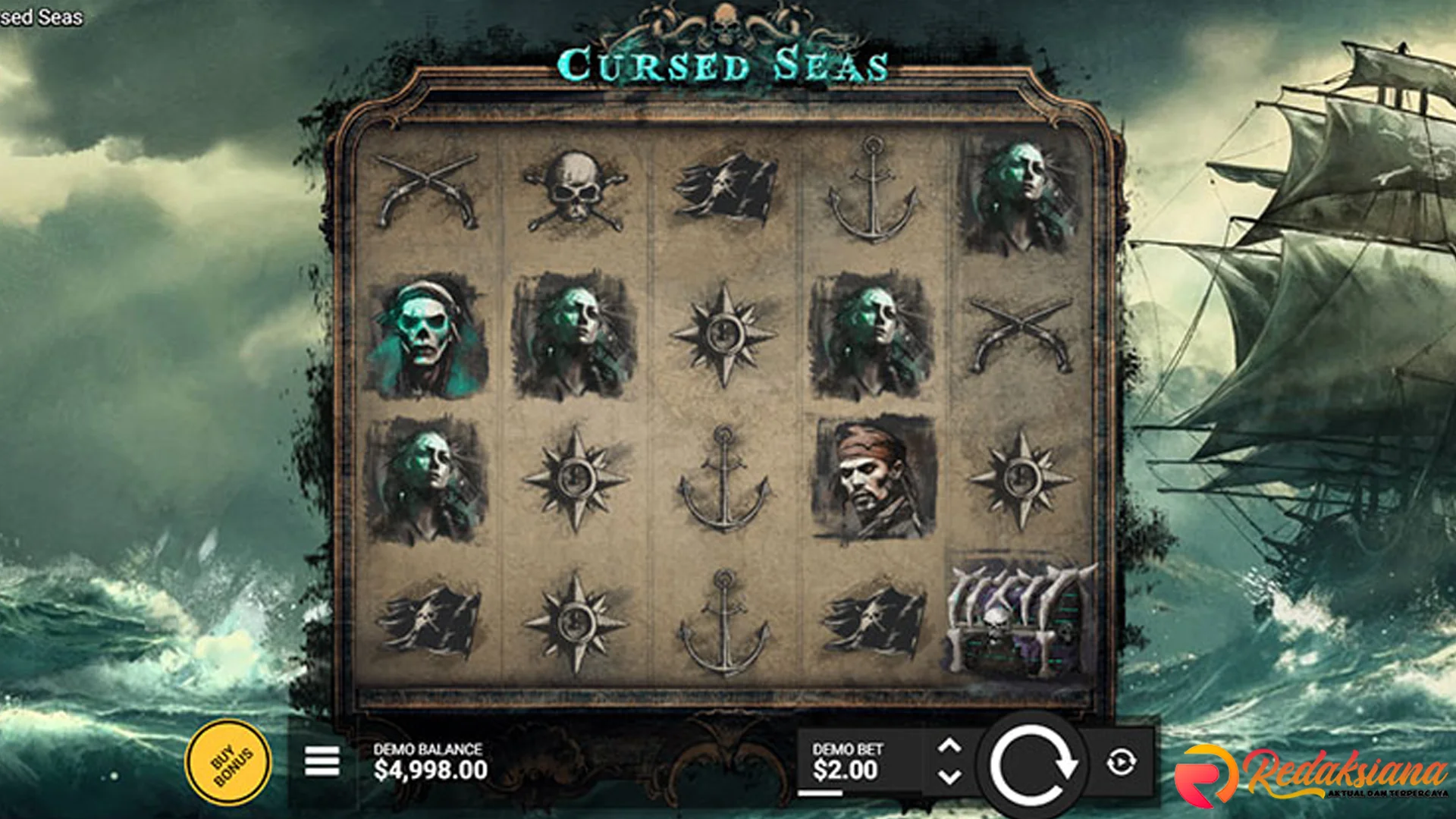
Task: Select the tattered pirate flag symbol
Action: (724, 190)
